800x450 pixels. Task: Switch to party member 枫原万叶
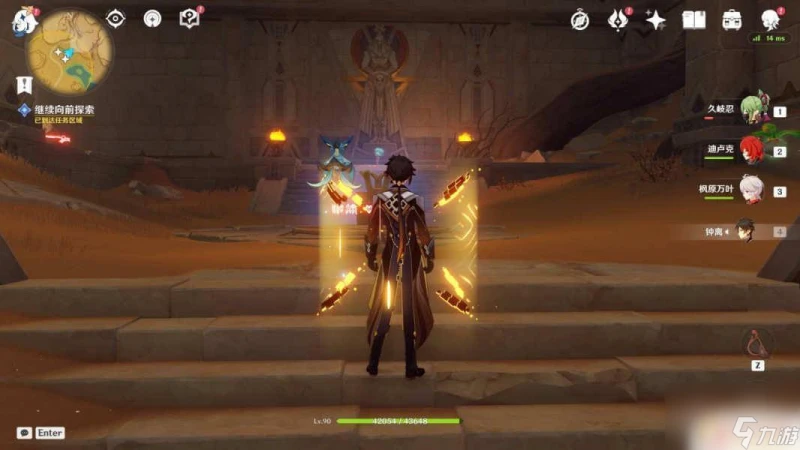point(752,191)
